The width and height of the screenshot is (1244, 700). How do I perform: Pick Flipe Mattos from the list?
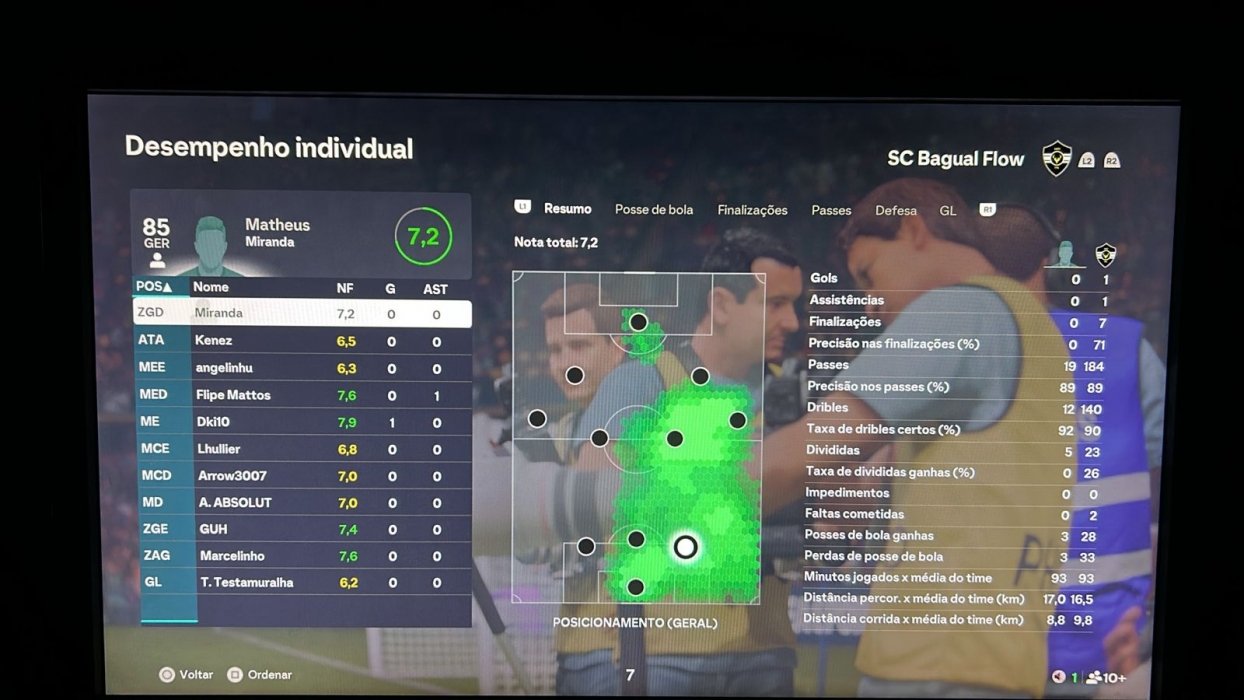(x=301, y=395)
